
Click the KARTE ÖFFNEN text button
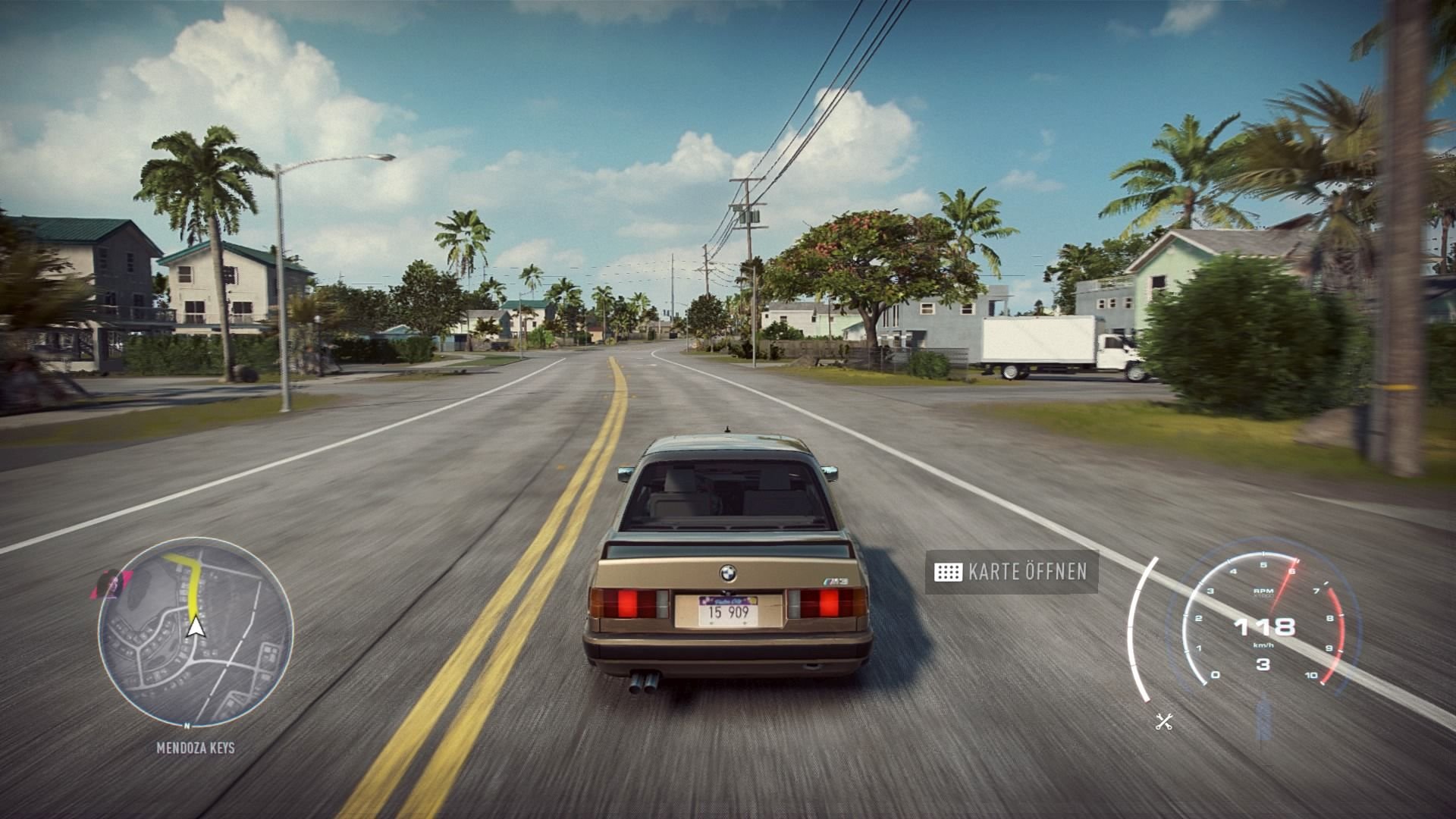pyautogui.click(x=1028, y=573)
